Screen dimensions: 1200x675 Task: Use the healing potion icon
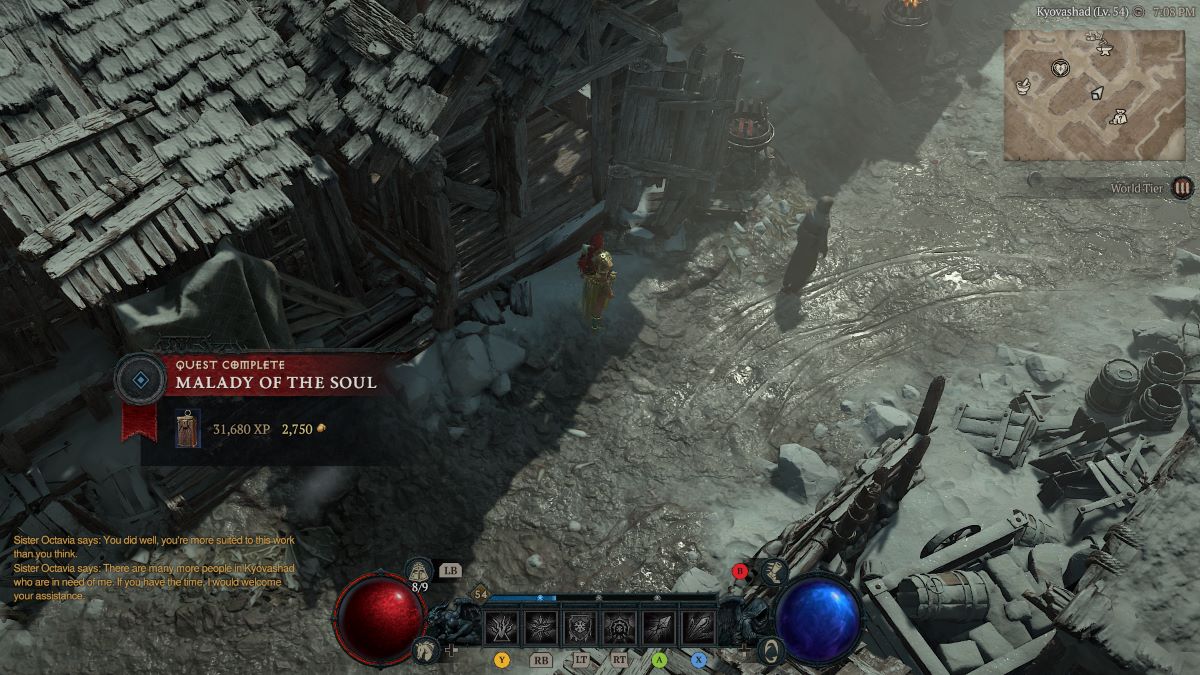[x=418, y=571]
